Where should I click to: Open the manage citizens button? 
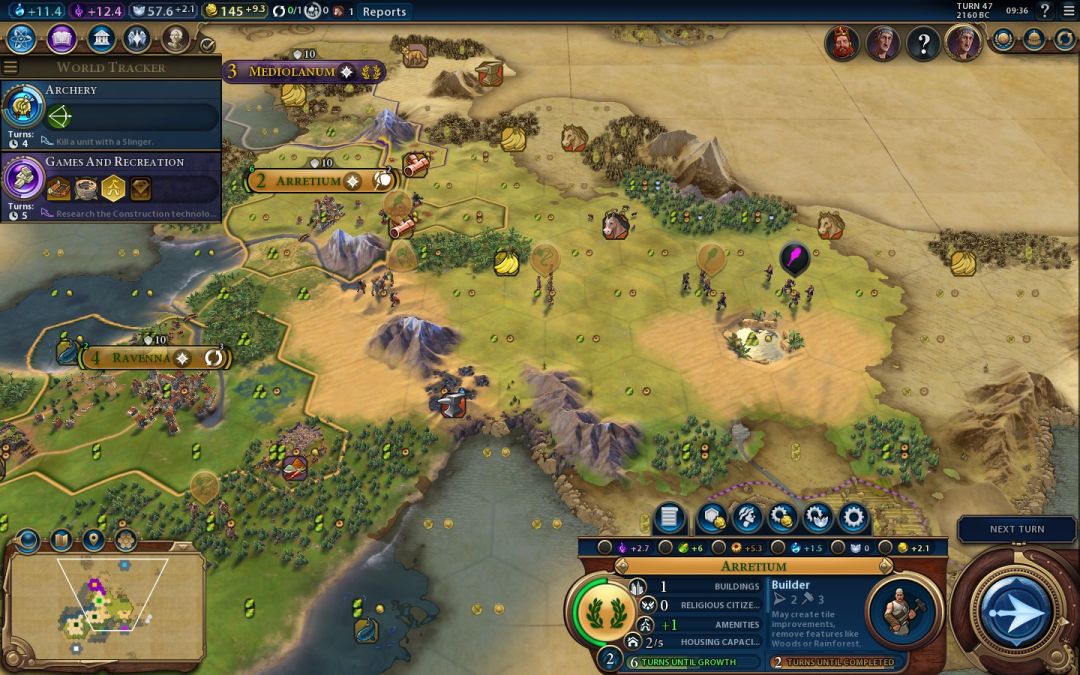pos(748,518)
